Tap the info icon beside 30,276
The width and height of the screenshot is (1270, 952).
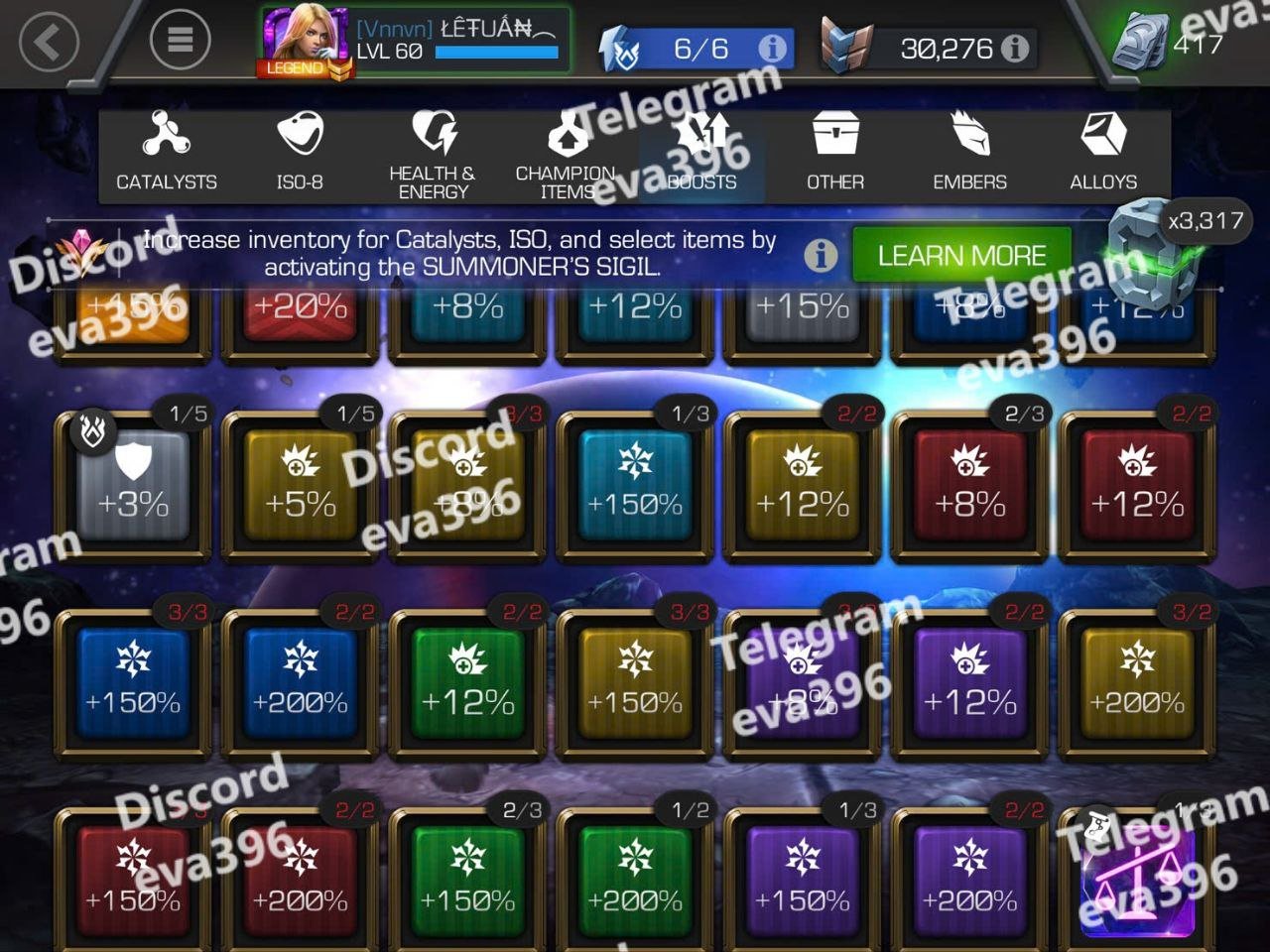pyautogui.click(x=1015, y=49)
